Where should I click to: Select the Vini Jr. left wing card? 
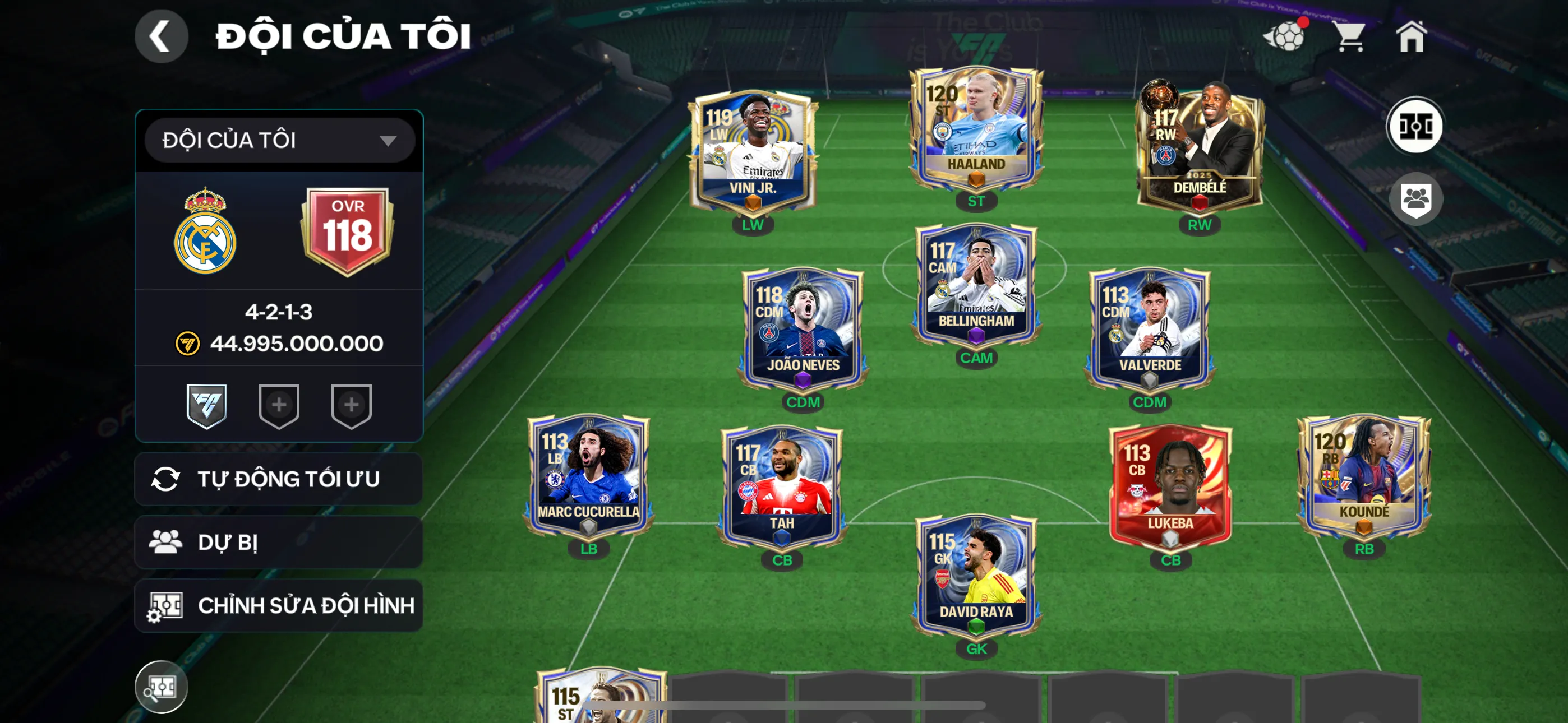coord(753,152)
